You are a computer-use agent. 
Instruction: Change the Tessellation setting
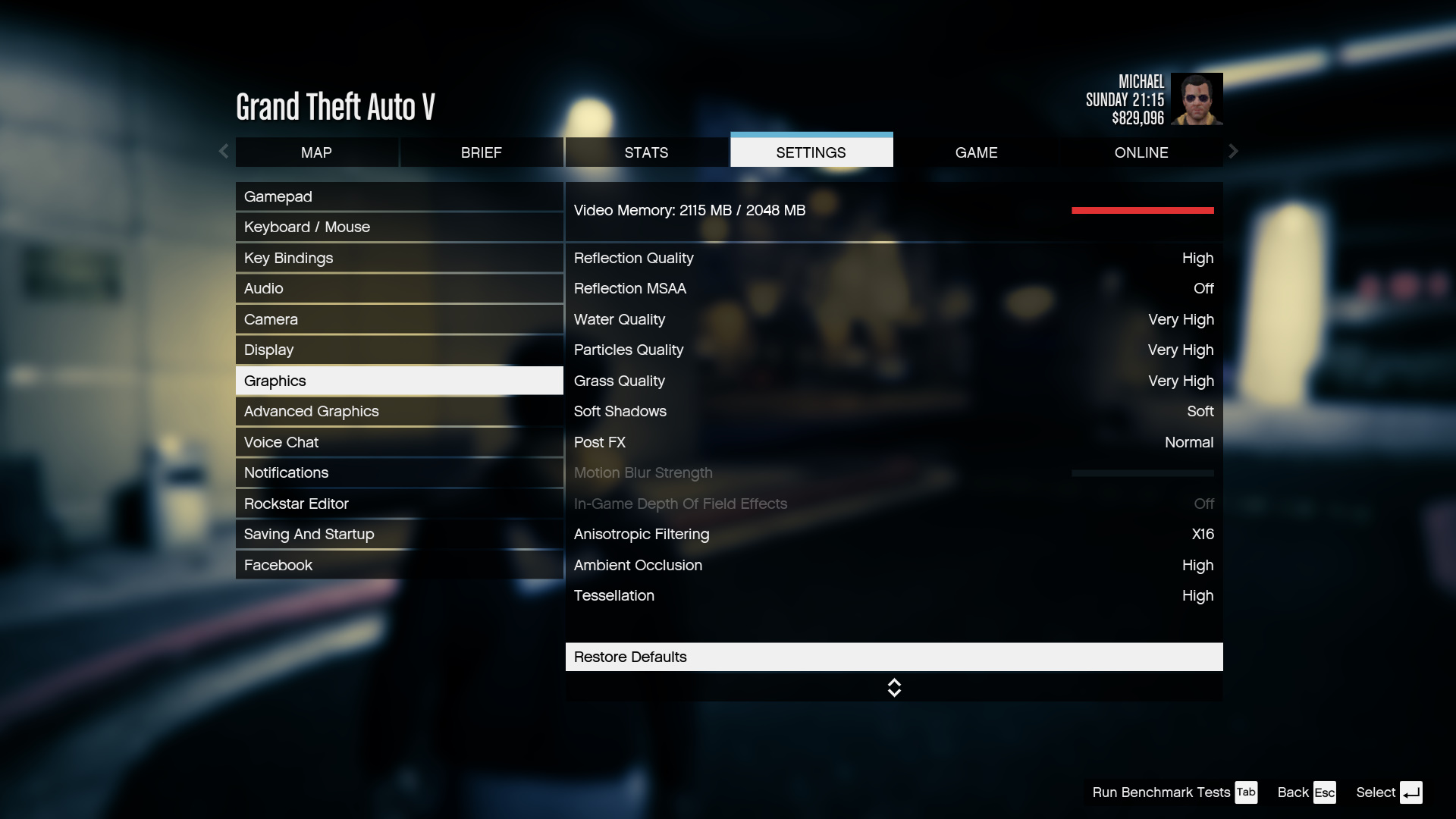coord(893,595)
